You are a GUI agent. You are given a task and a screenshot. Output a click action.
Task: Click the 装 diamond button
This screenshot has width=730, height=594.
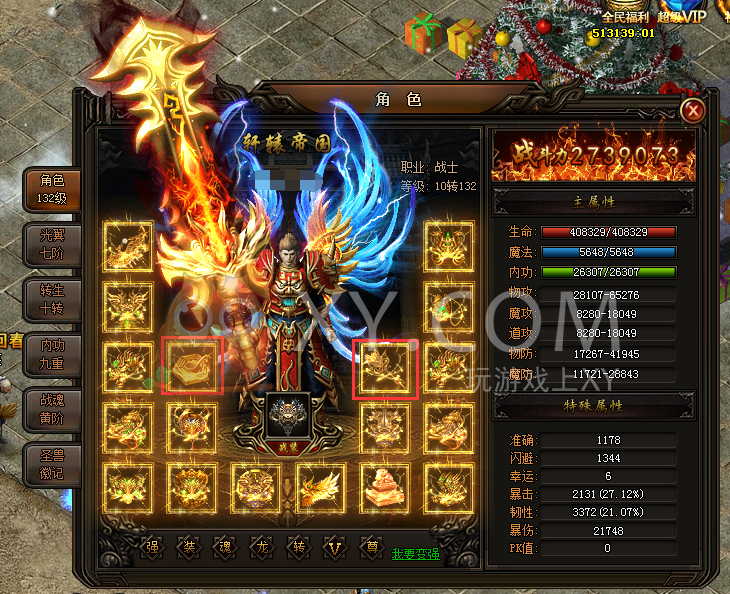[188, 548]
